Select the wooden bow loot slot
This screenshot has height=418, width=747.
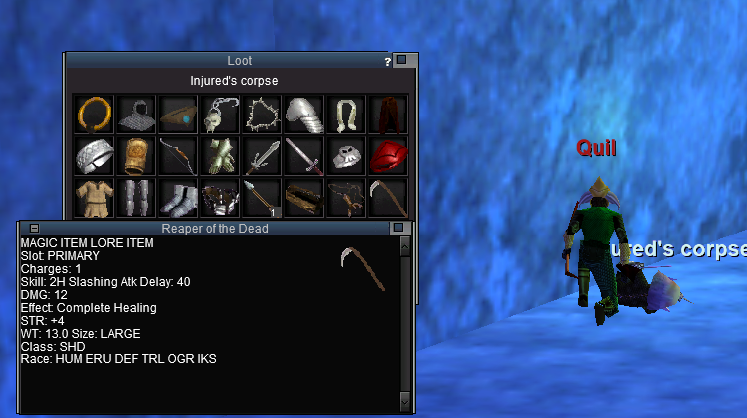(177, 156)
